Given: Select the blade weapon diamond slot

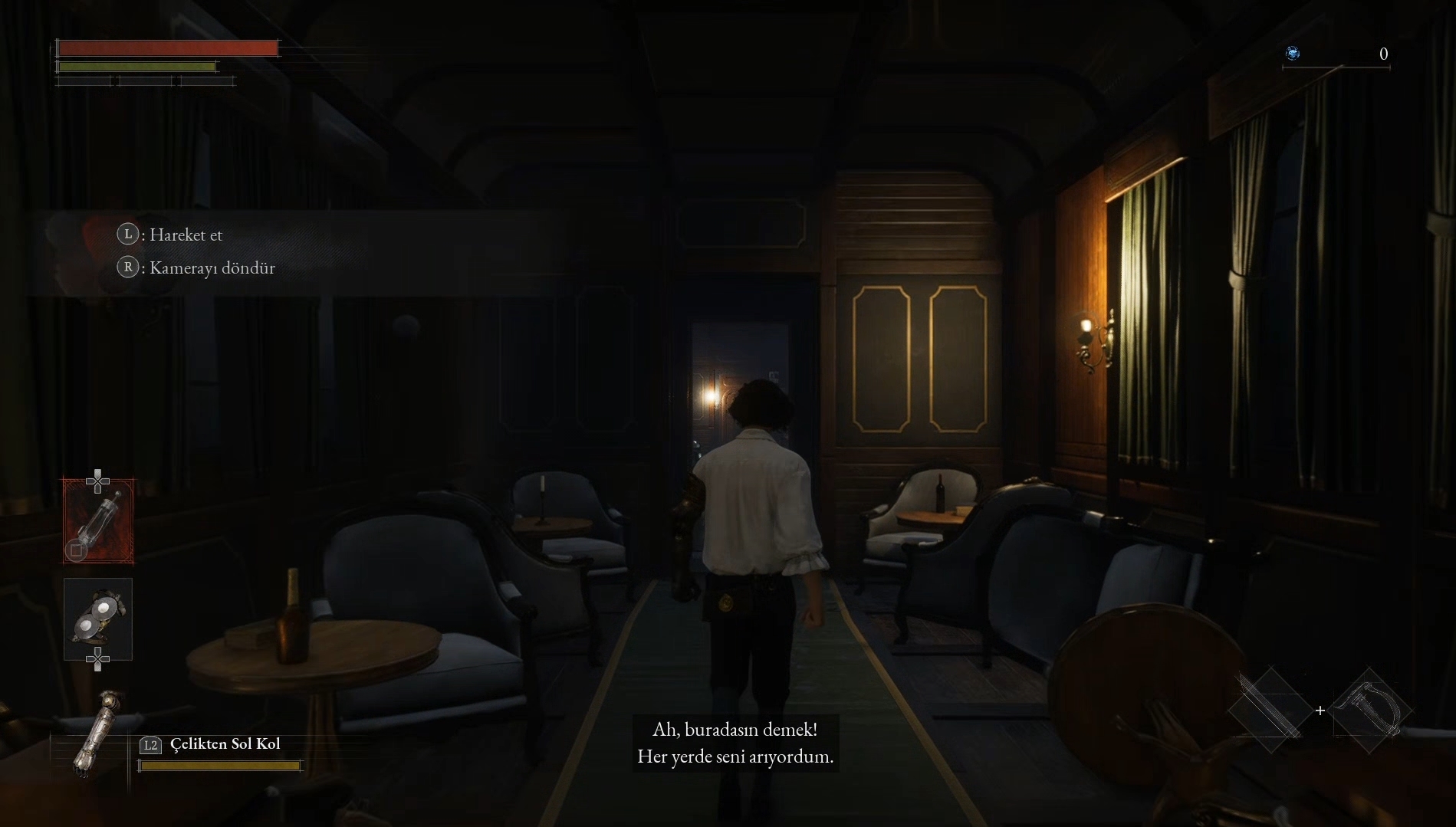Looking at the screenshot, I should pos(1270,710).
